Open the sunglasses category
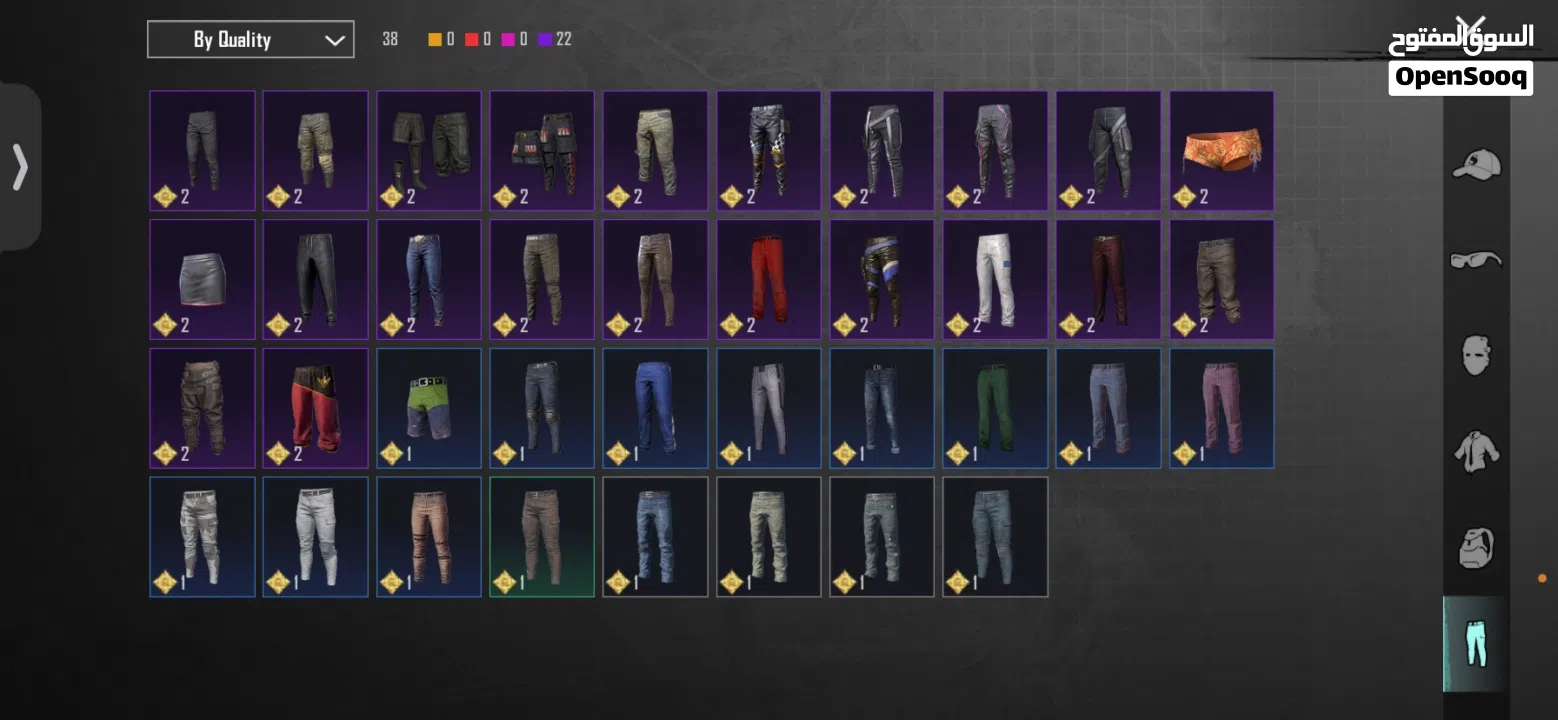Viewport: 1558px width, 720px height. pos(1476,259)
